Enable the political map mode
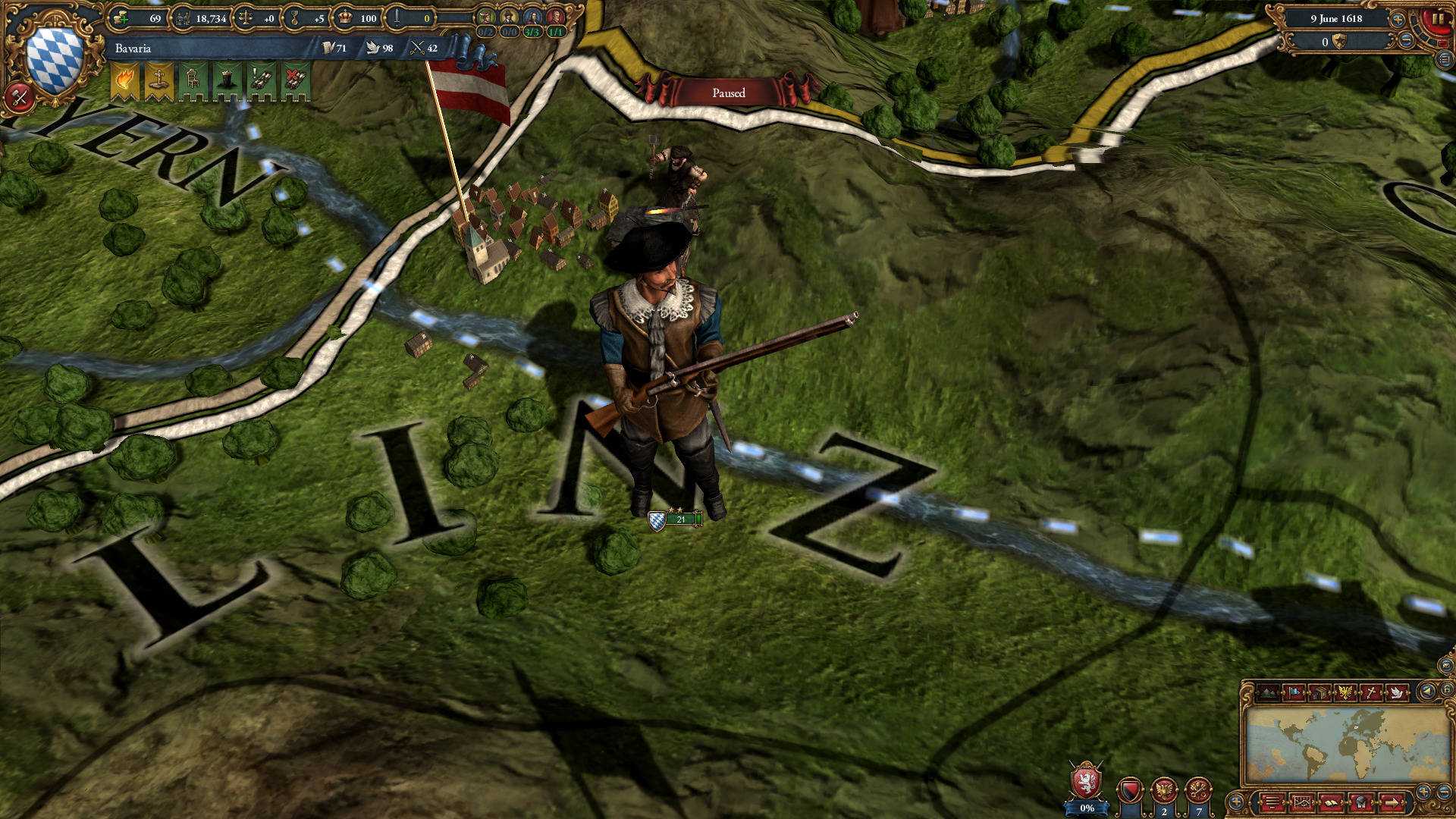 [x=1294, y=692]
